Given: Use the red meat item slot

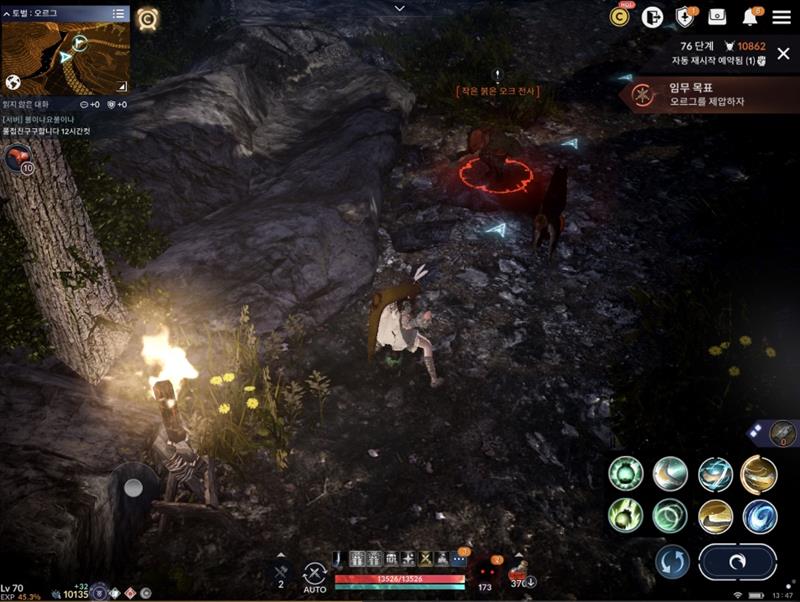Looking at the screenshot, I should coord(18,157).
